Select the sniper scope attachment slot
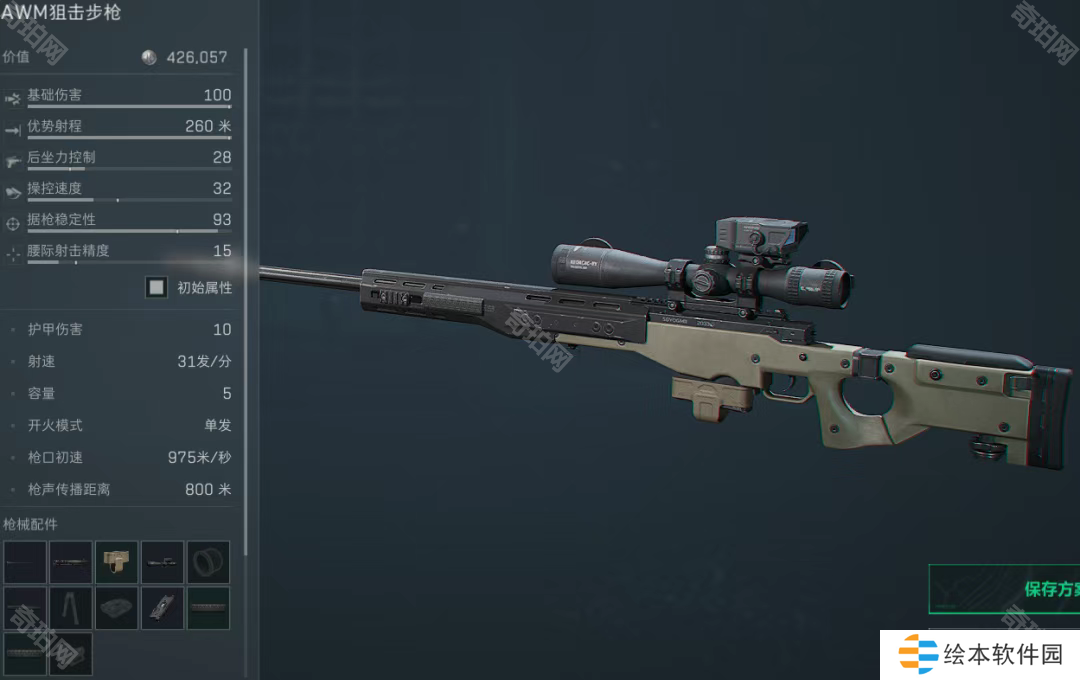This screenshot has height=680, width=1080. point(162,562)
